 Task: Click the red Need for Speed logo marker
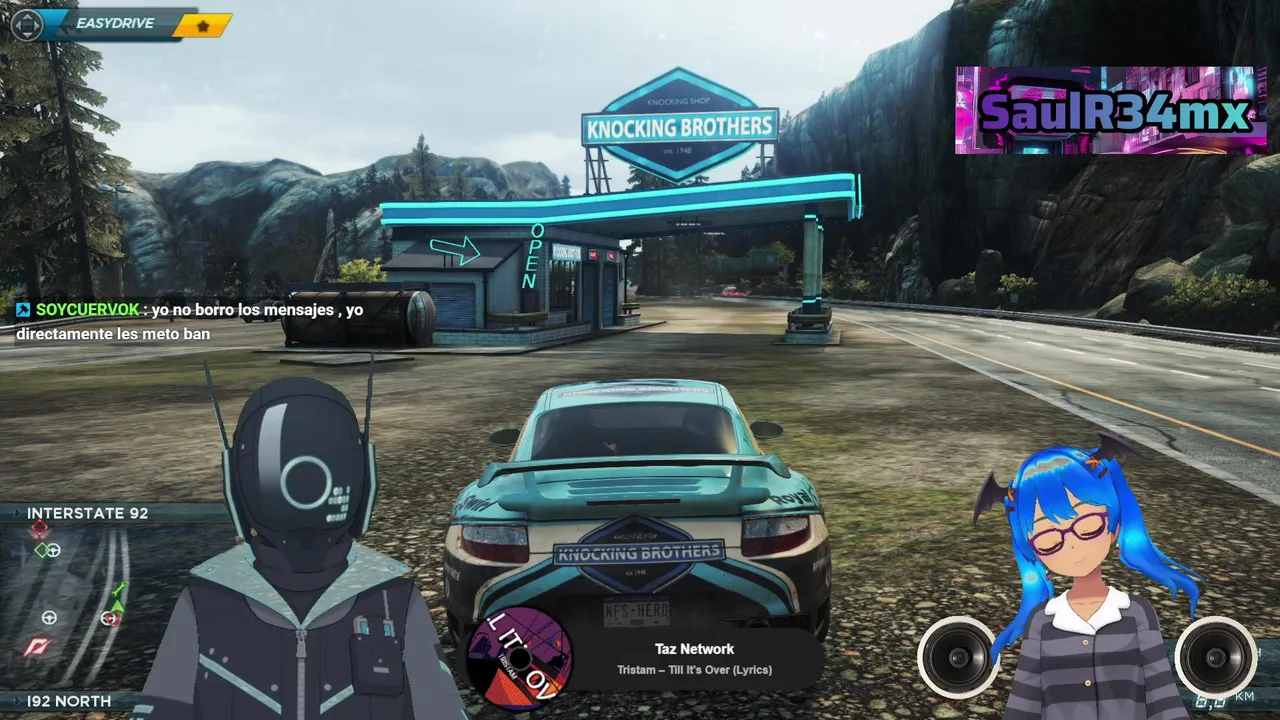(x=39, y=646)
